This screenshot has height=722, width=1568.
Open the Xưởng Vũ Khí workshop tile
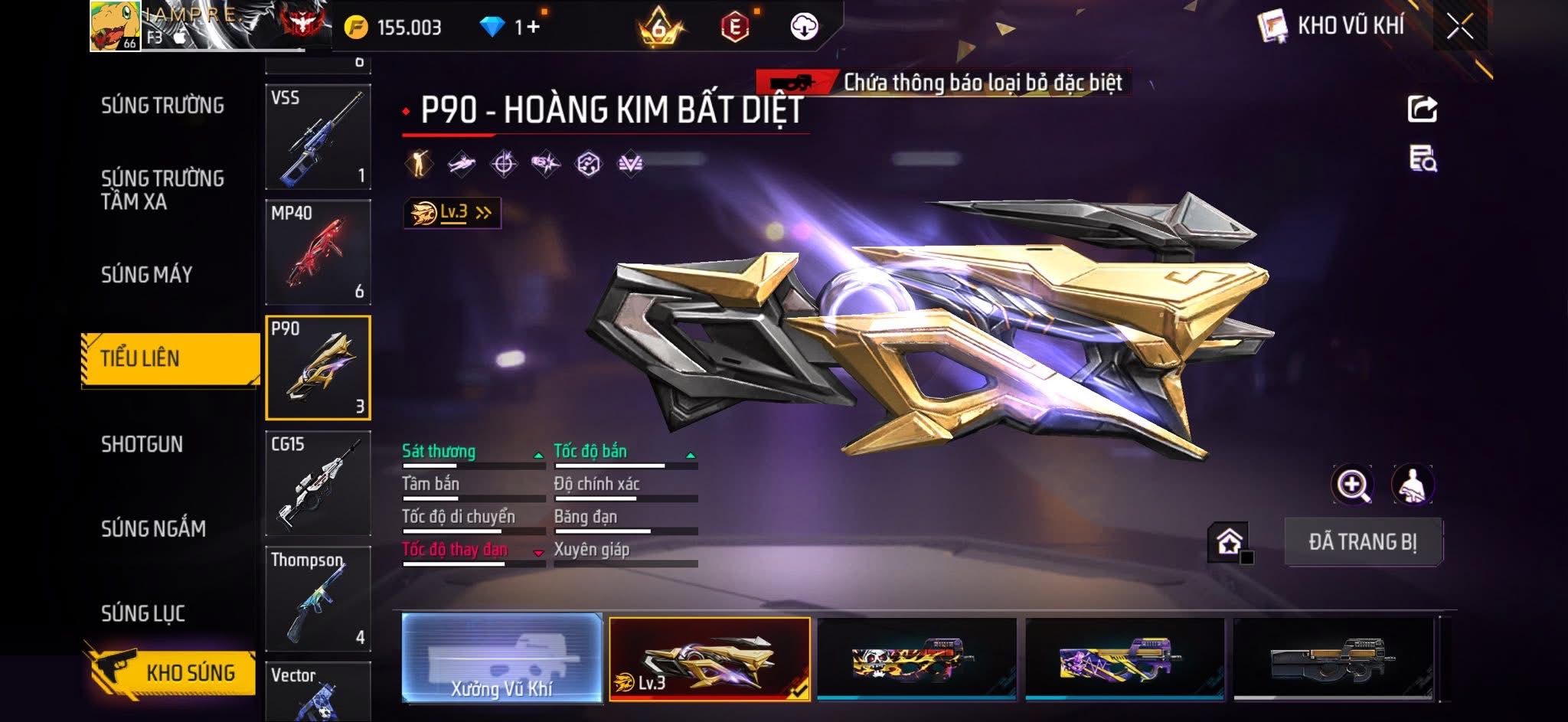[501, 658]
